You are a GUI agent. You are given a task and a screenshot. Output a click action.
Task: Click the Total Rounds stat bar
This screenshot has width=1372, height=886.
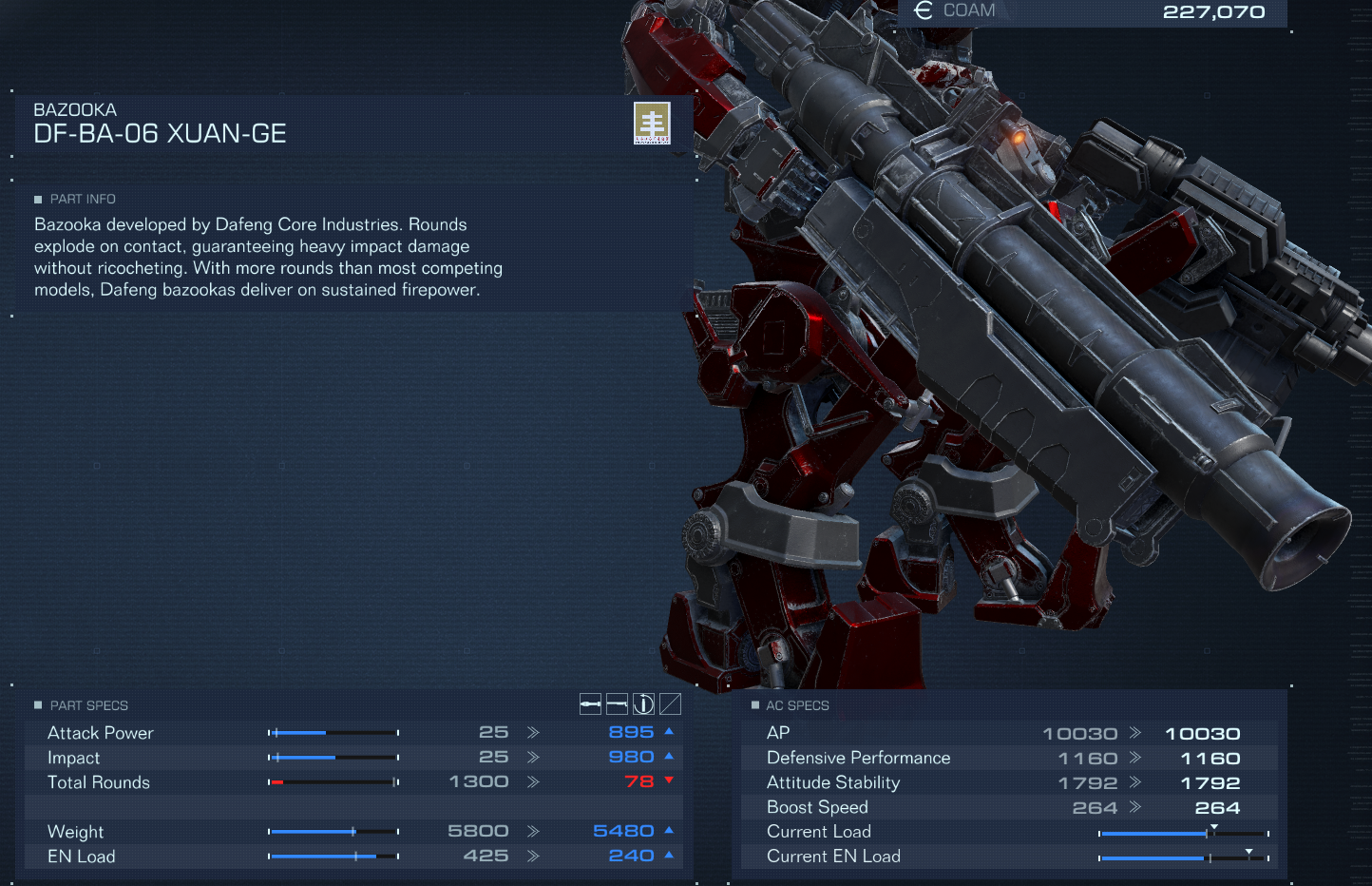pyautogui.click(x=334, y=780)
